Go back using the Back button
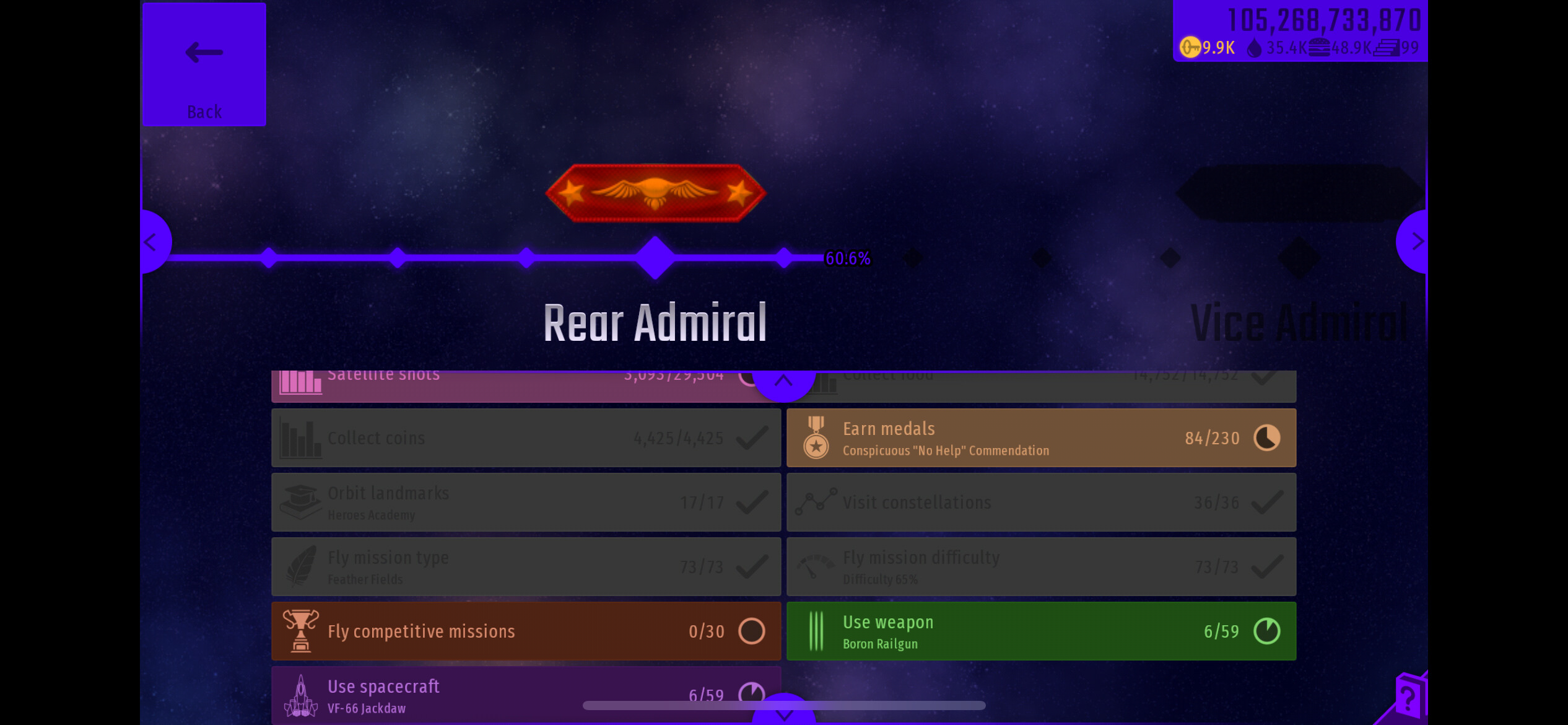The image size is (1568, 725). (x=204, y=64)
